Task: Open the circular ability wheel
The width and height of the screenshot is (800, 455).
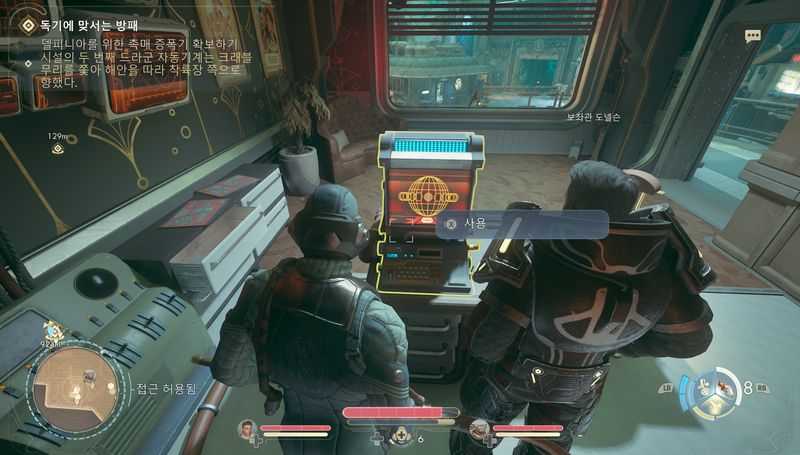Action: coord(712,393)
